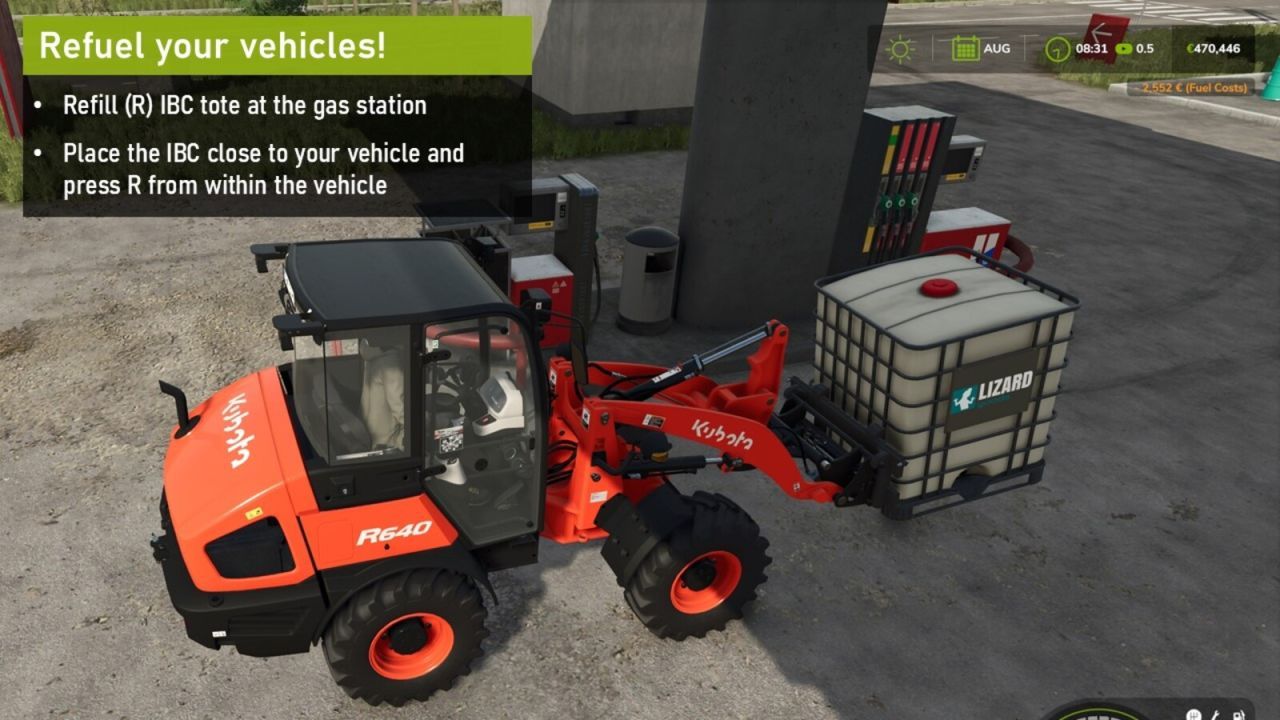Select the weather sun icon in the HUD
This screenshot has width=1280, height=720.
coord(901,47)
